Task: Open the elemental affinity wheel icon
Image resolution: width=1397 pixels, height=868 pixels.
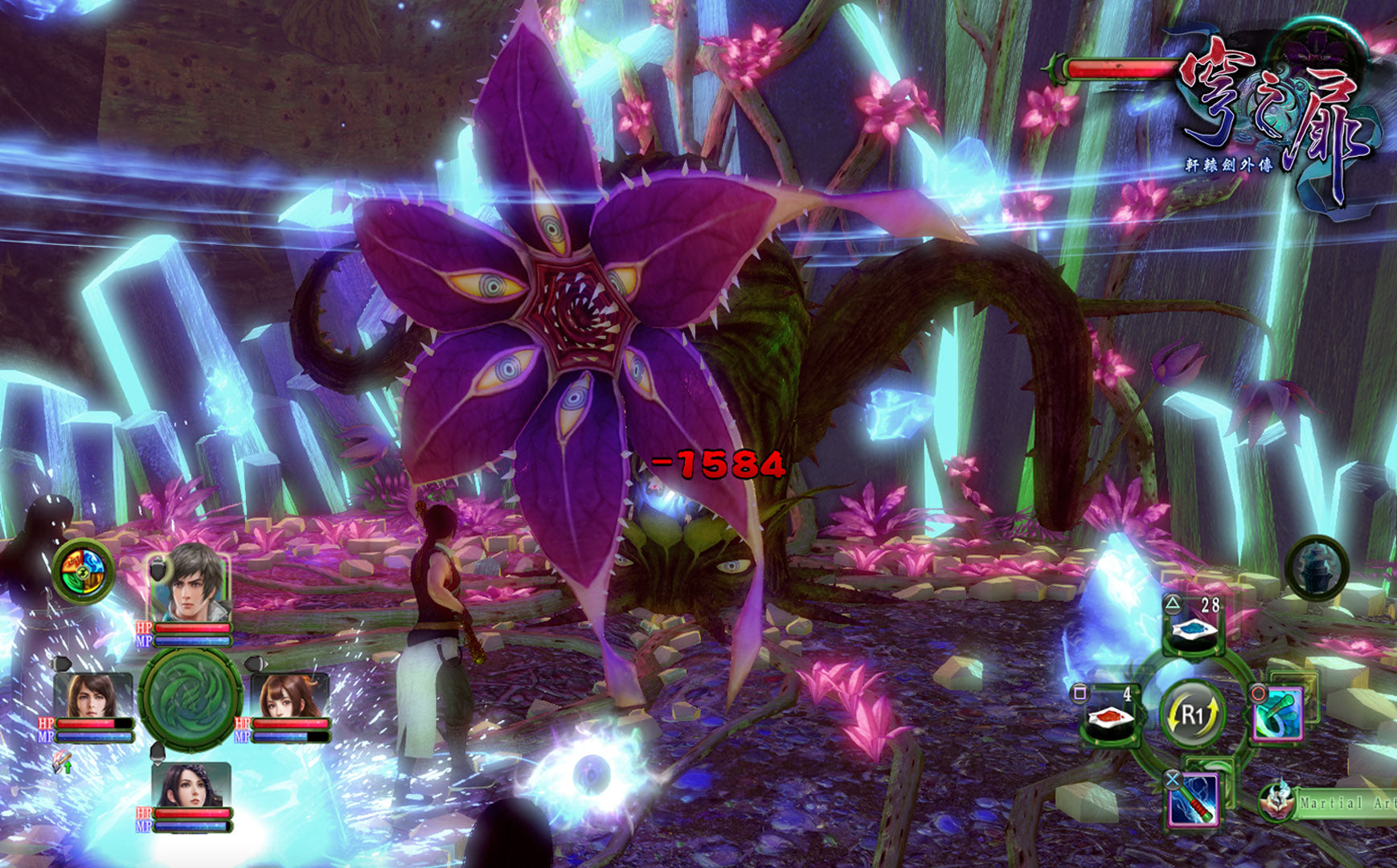Action: tap(82, 572)
